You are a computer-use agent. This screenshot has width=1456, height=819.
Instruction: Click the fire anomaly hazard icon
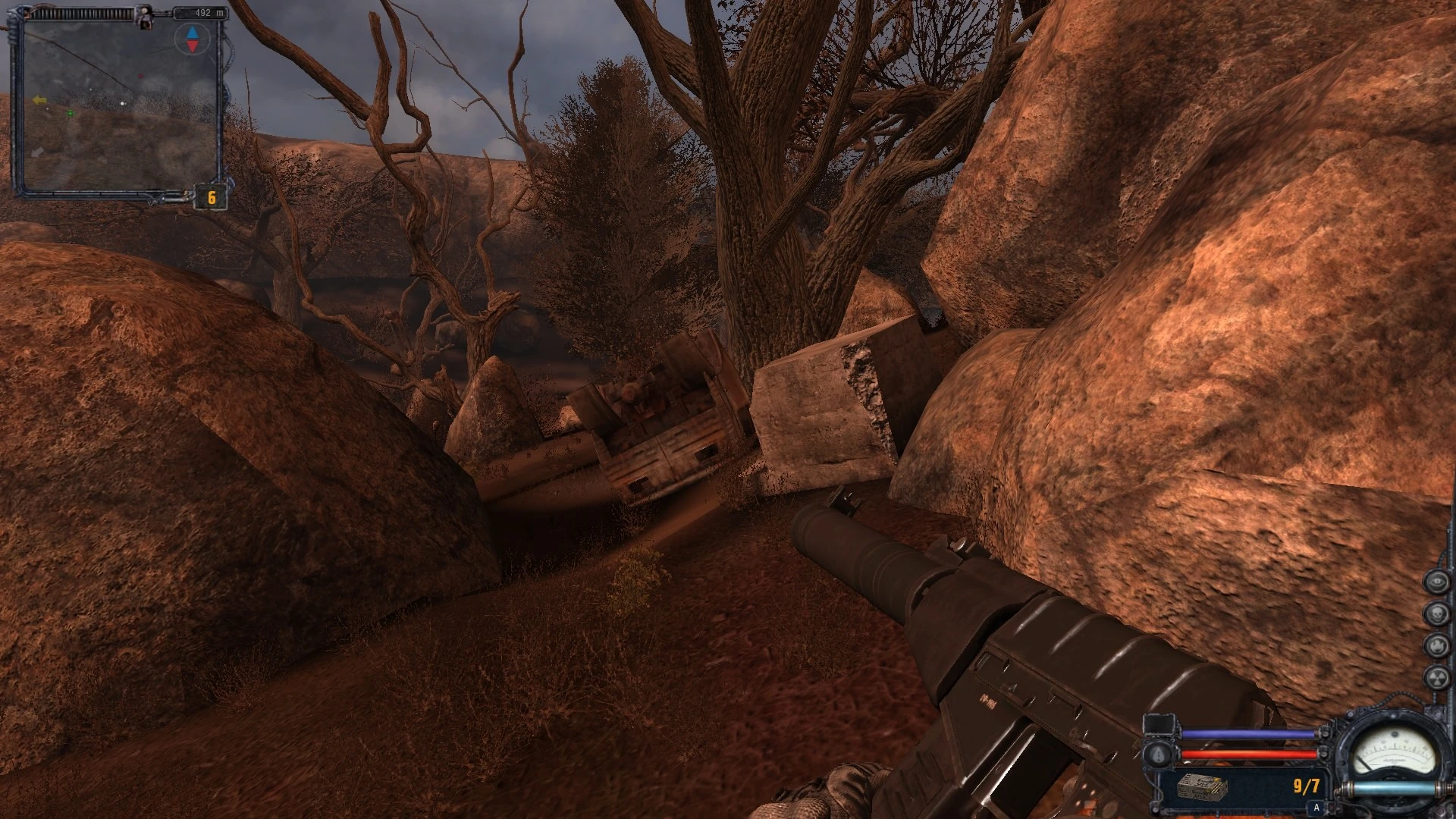pyautogui.click(x=1437, y=645)
